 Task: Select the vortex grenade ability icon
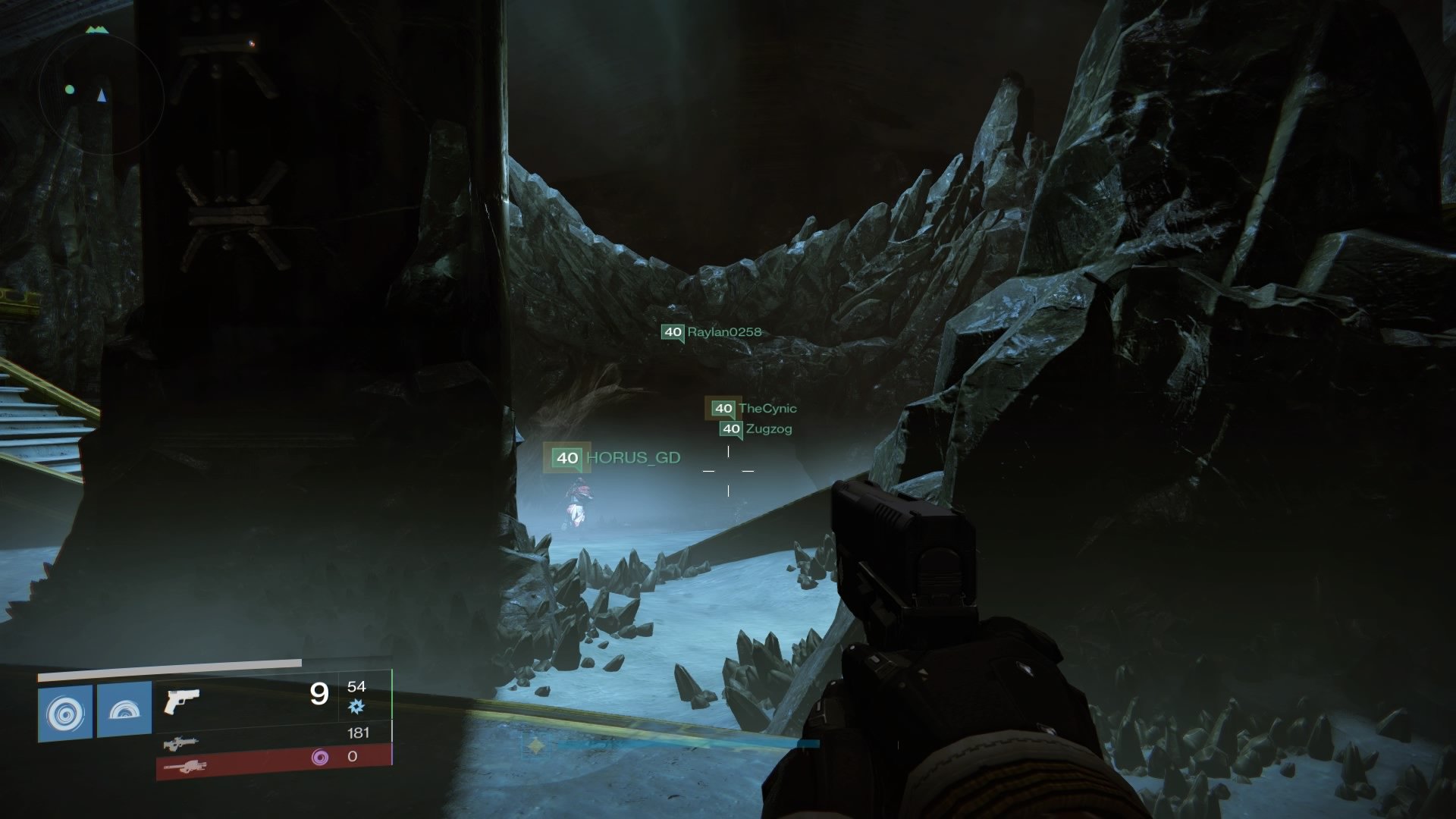click(65, 712)
